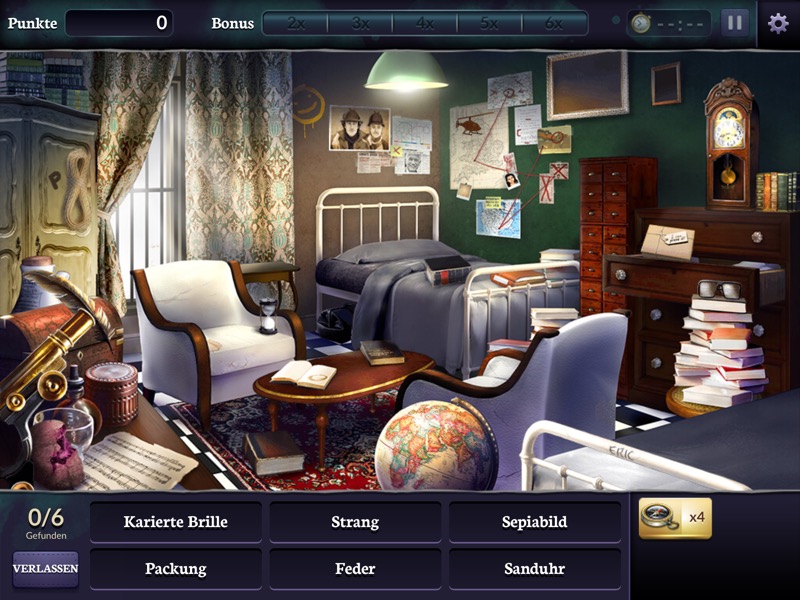Open the settings gear menu
800x600 pixels.
tap(778, 23)
